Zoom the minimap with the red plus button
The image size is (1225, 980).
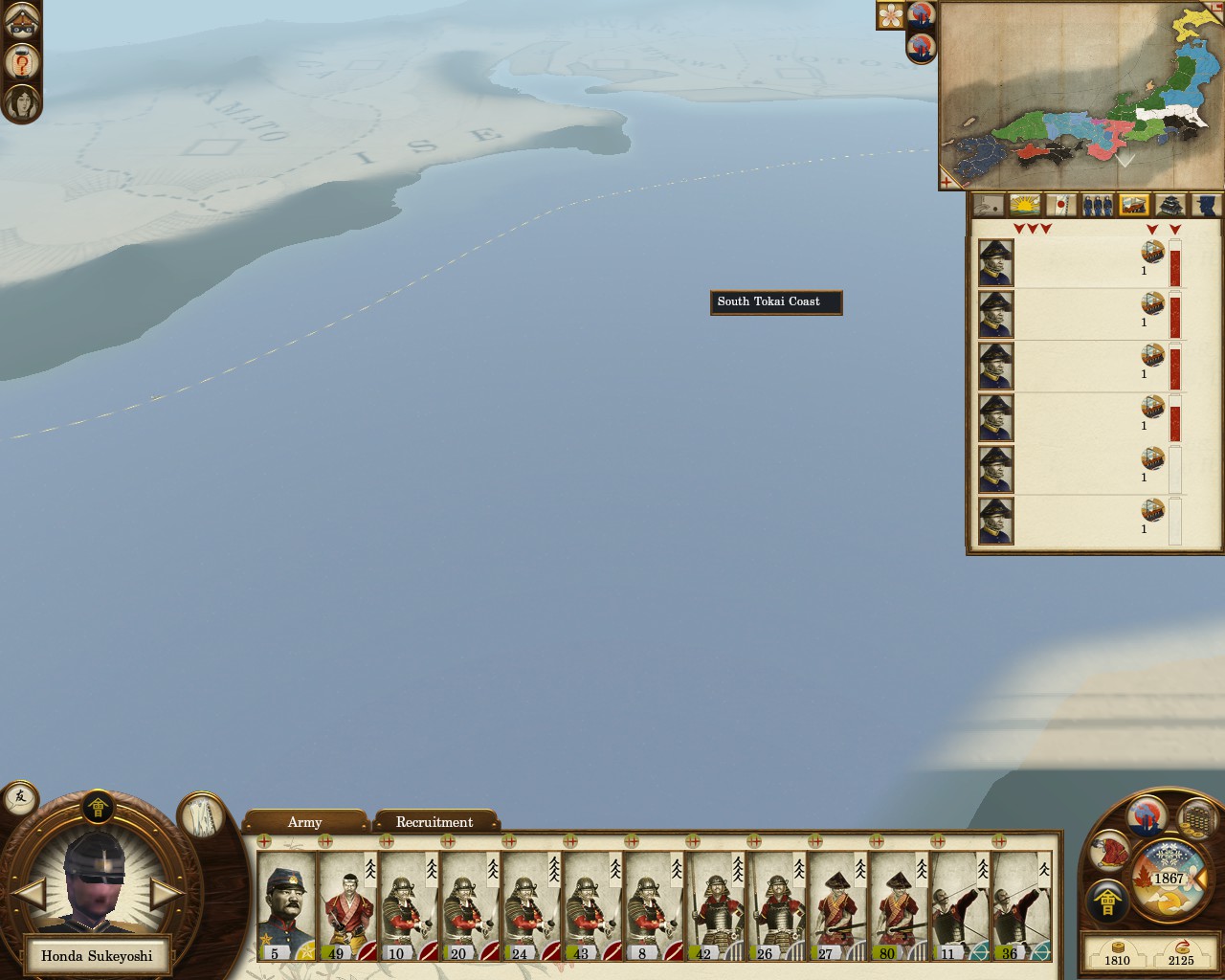click(947, 180)
